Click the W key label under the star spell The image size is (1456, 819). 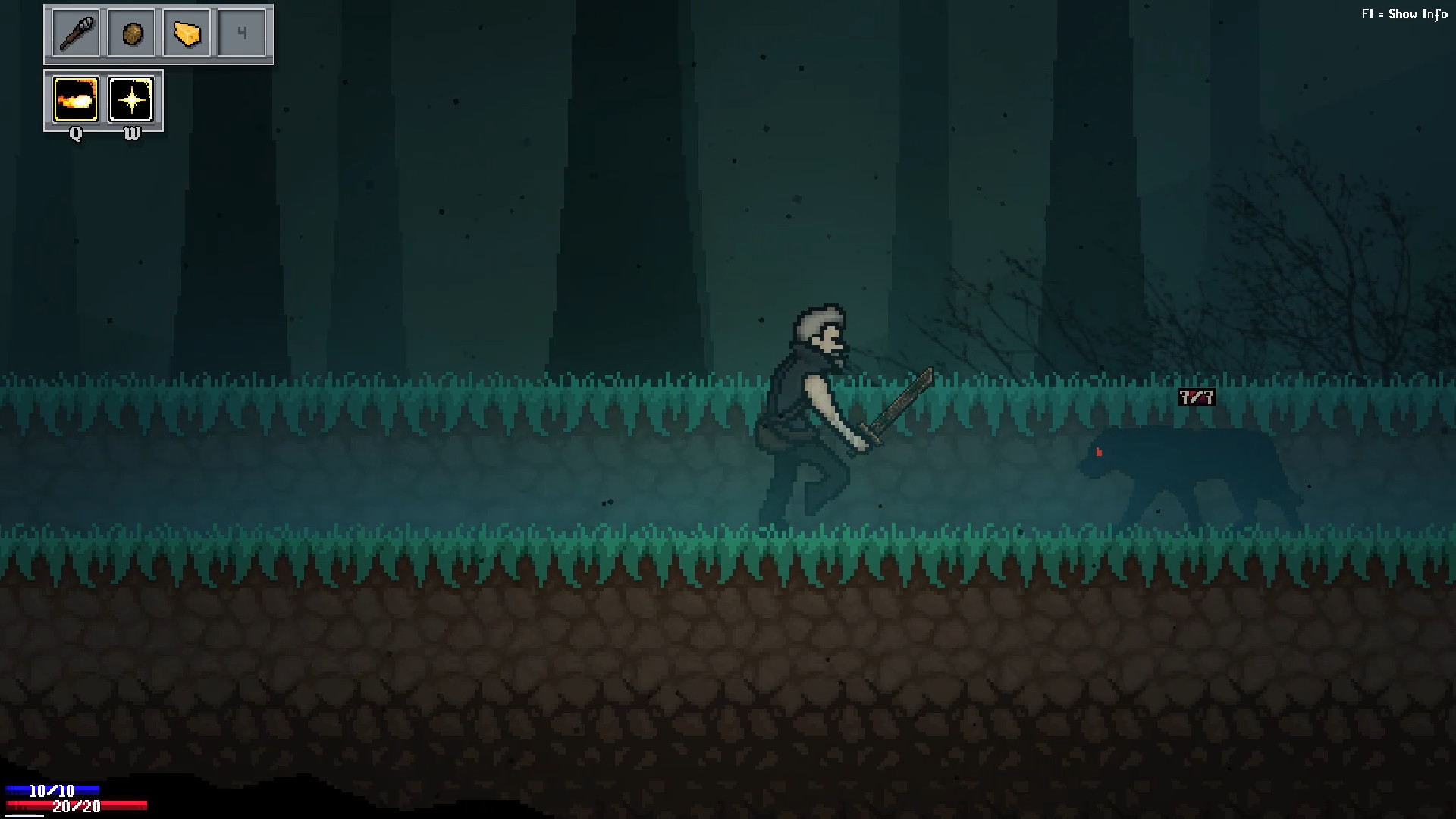click(132, 133)
